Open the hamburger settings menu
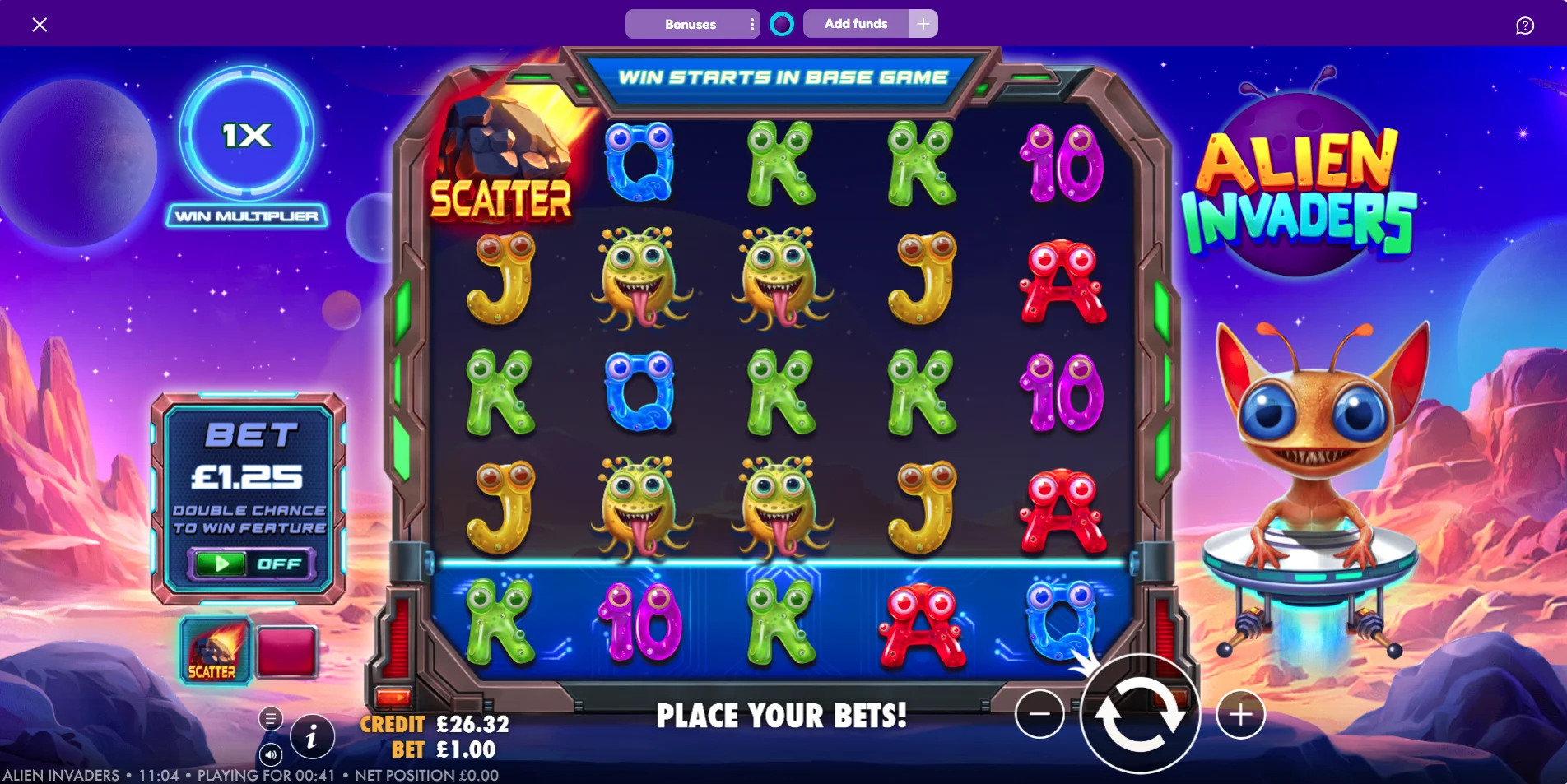The width and height of the screenshot is (1567, 784). coord(271,718)
